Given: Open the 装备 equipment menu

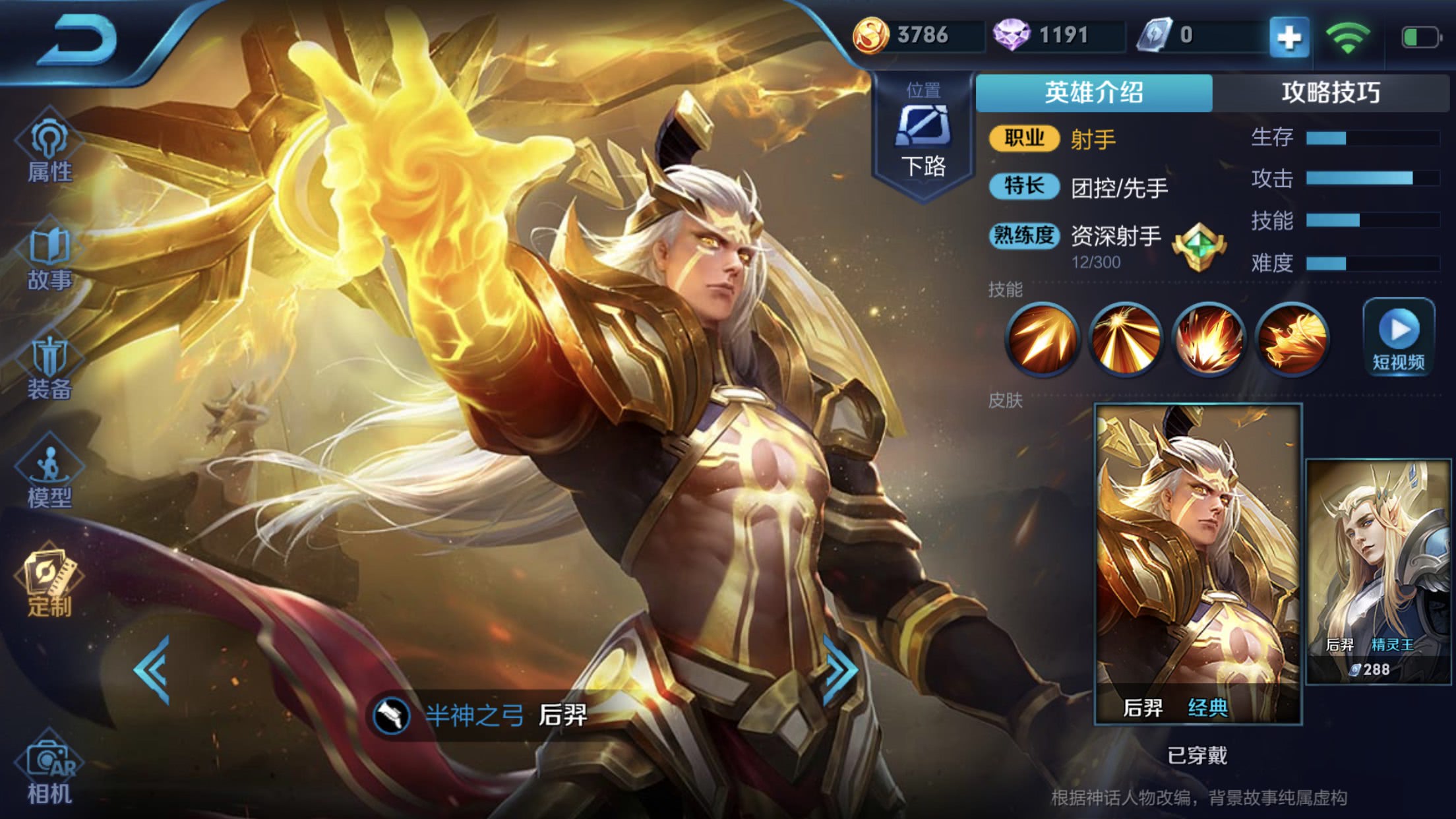Looking at the screenshot, I should pos(49,368).
